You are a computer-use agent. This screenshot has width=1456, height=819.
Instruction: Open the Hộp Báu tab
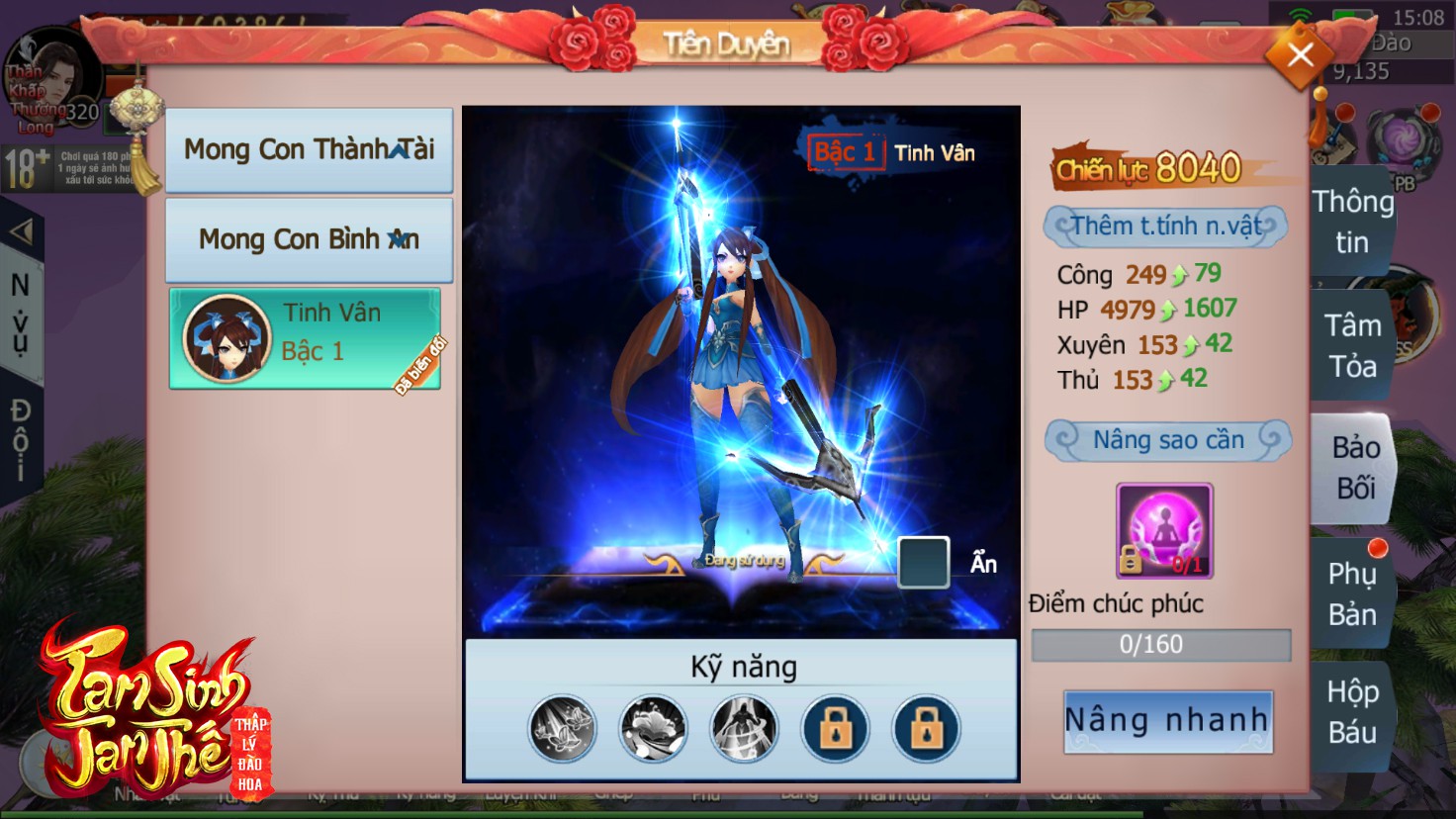coord(1352,711)
